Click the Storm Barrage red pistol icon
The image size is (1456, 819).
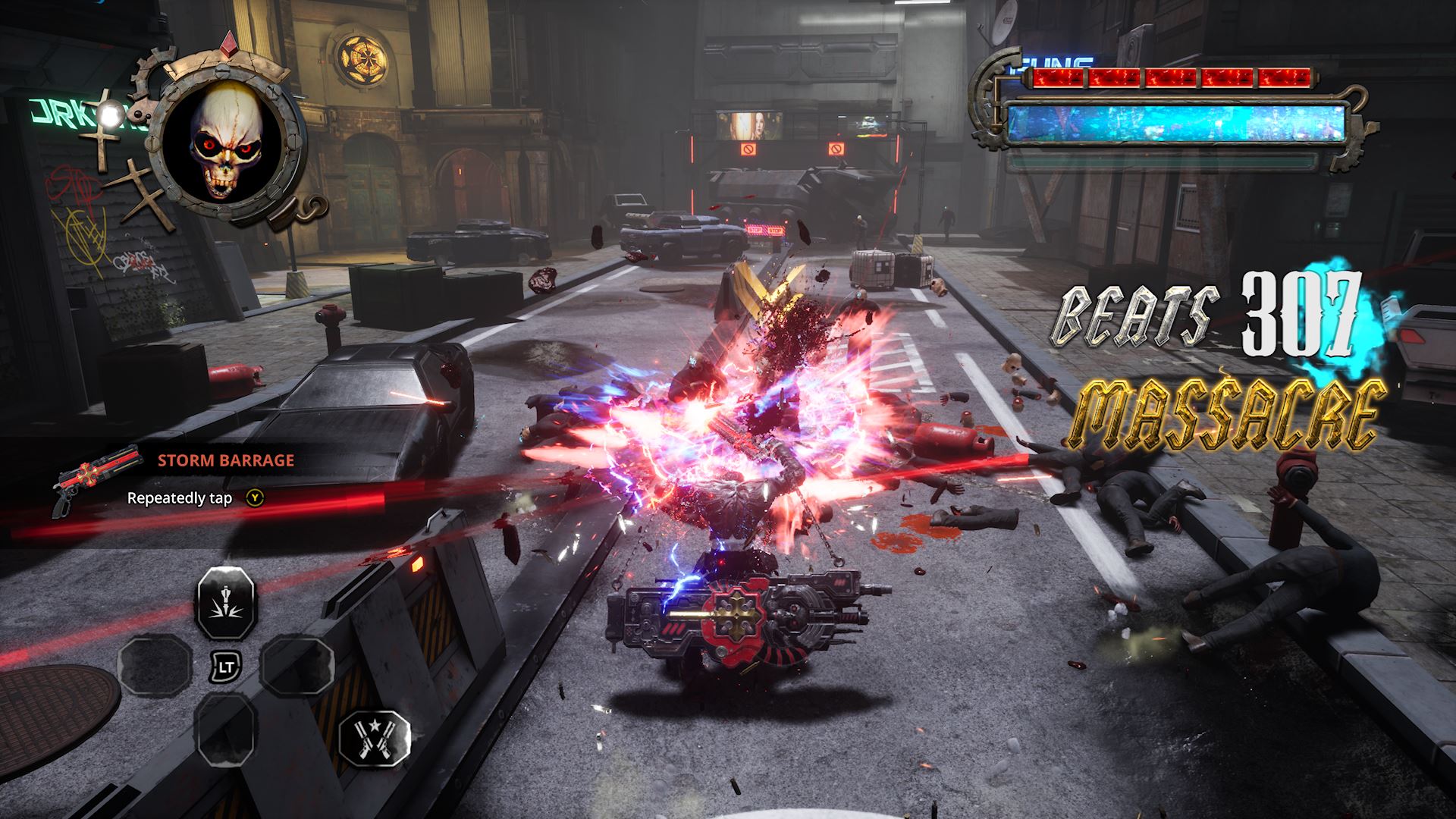click(97, 479)
